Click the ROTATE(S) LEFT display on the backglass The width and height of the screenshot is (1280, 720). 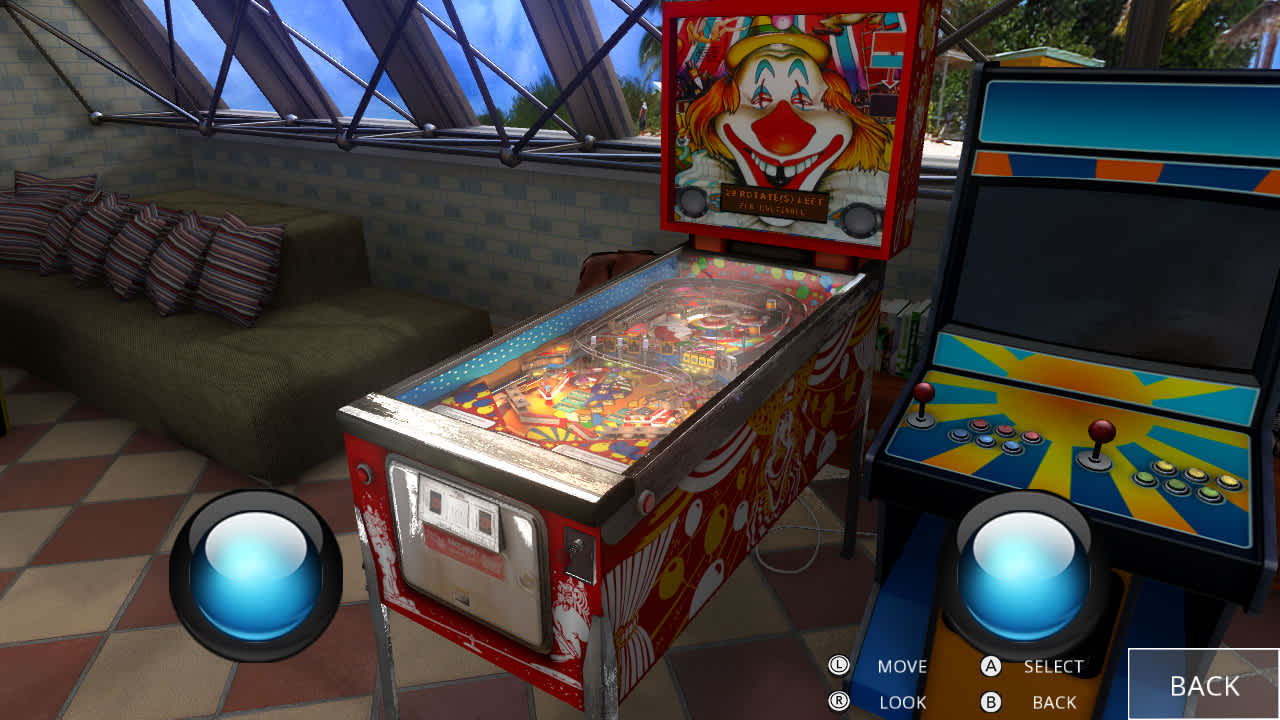(772, 203)
